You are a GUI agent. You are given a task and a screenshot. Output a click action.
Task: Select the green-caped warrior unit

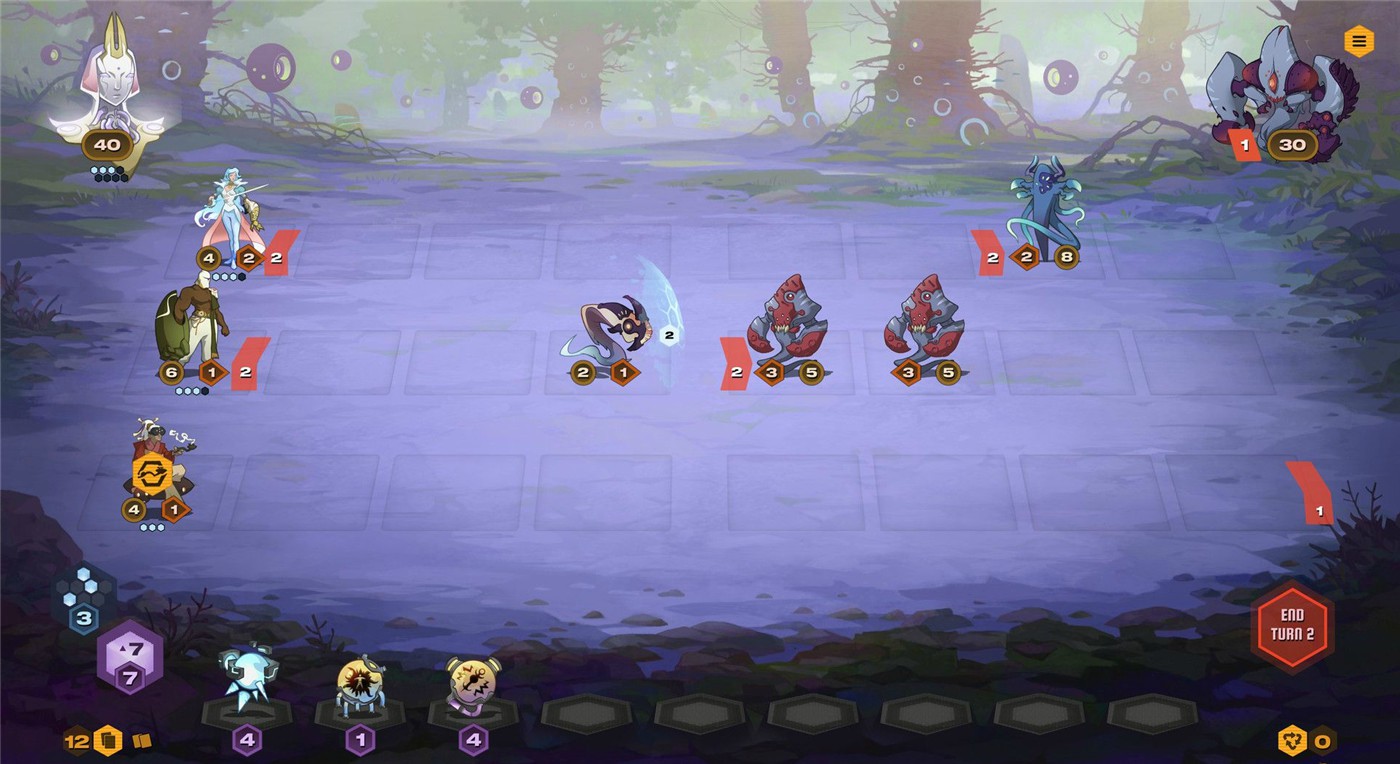(192, 325)
